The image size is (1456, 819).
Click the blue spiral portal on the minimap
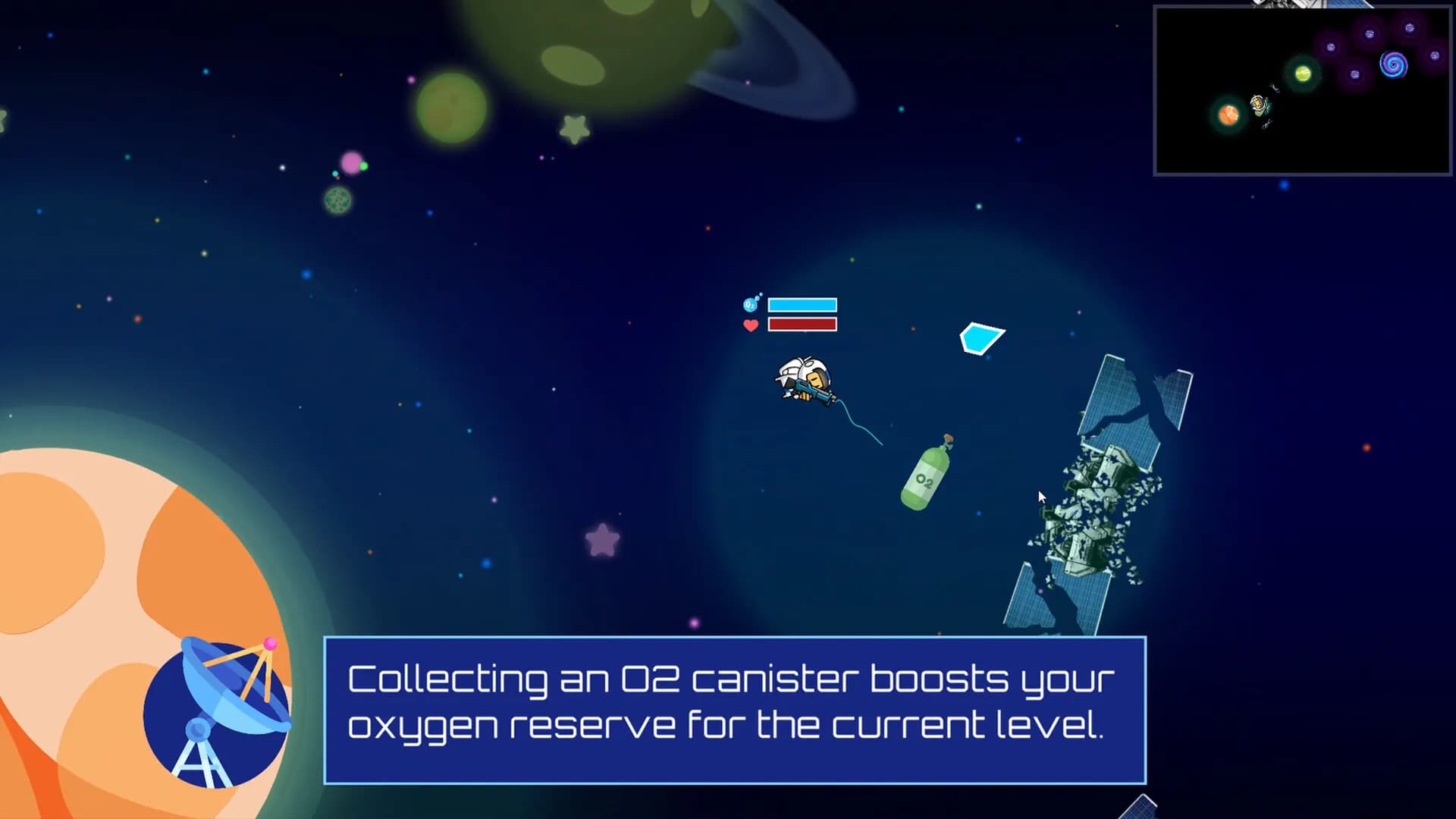tap(1394, 64)
